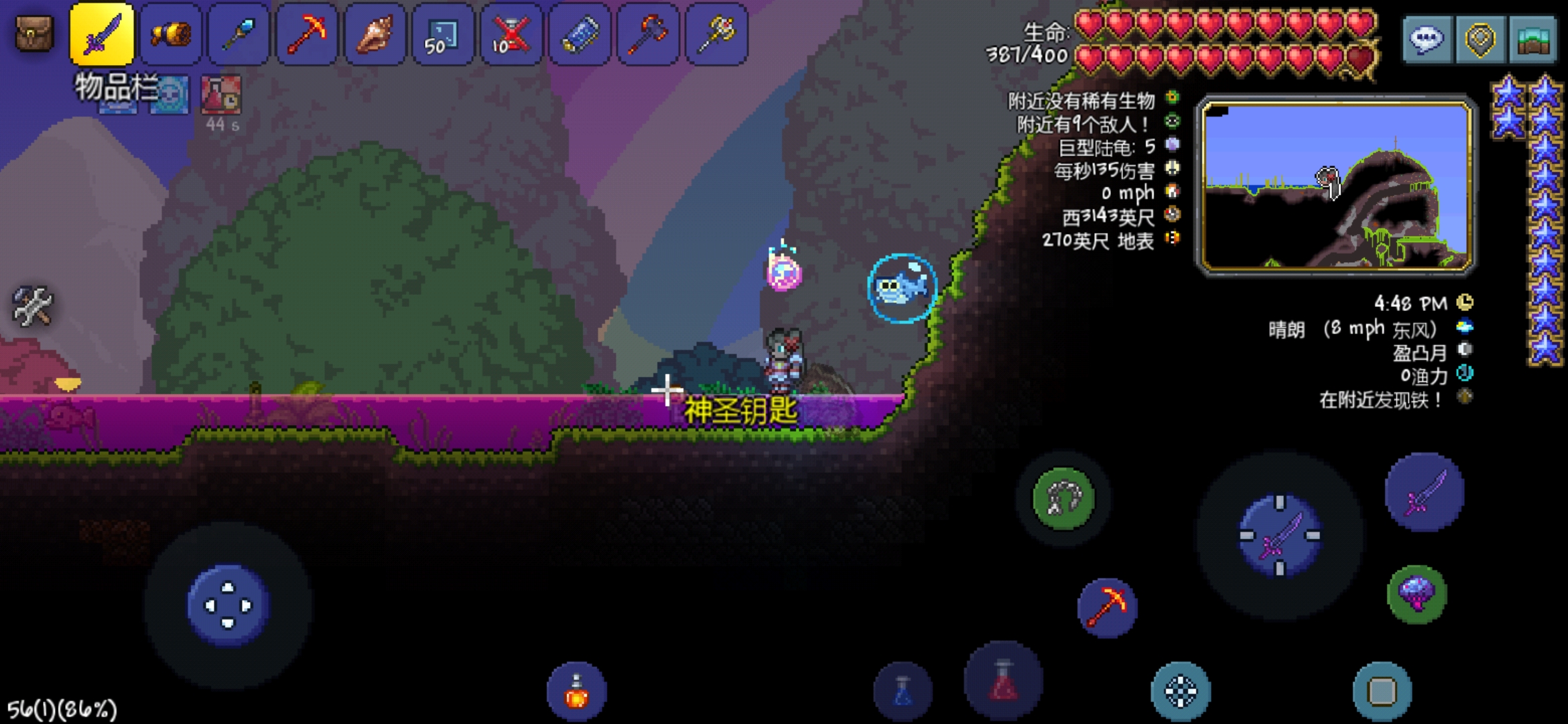Toggle the smart cursor crosshair button
This screenshot has width=1568, height=724.
[1181, 692]
